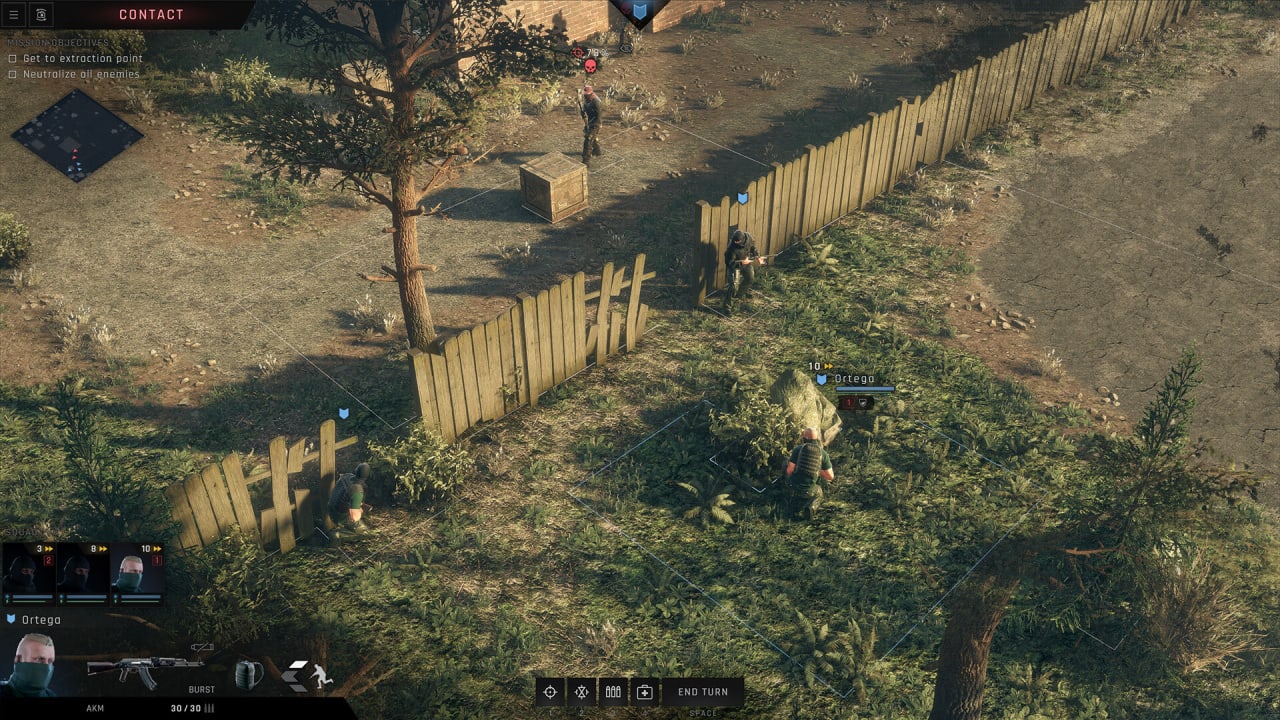The height and width of the screenshot is (720, 1280).
Task: Activate the crosshair aim ability
Action: click(549, 692)
